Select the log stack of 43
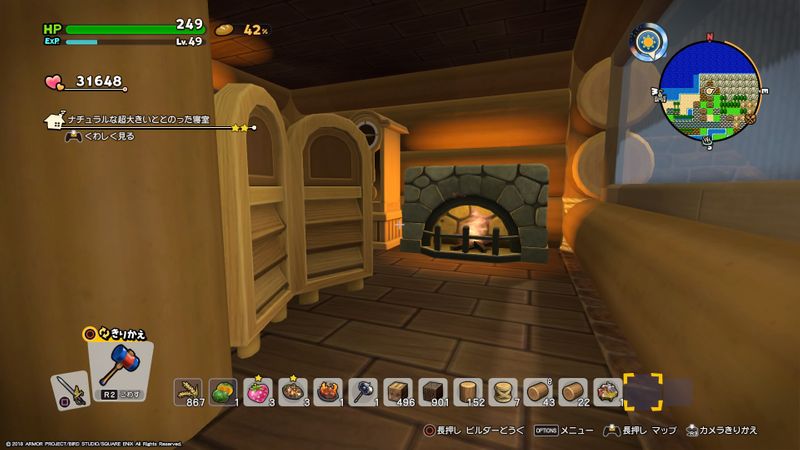This screenshot has height=450, width=800. 538,391
